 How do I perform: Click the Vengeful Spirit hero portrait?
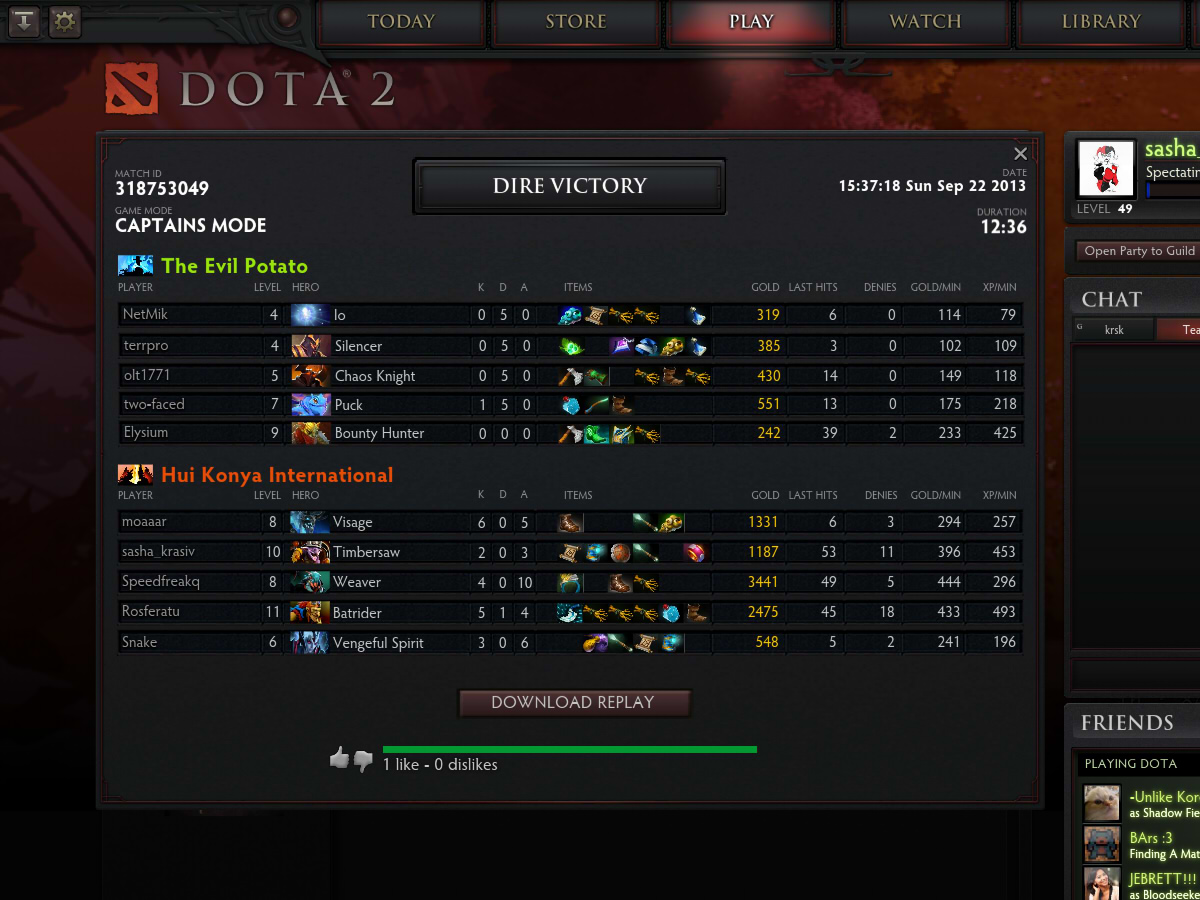pyautogui.click(x=310, y=643)
